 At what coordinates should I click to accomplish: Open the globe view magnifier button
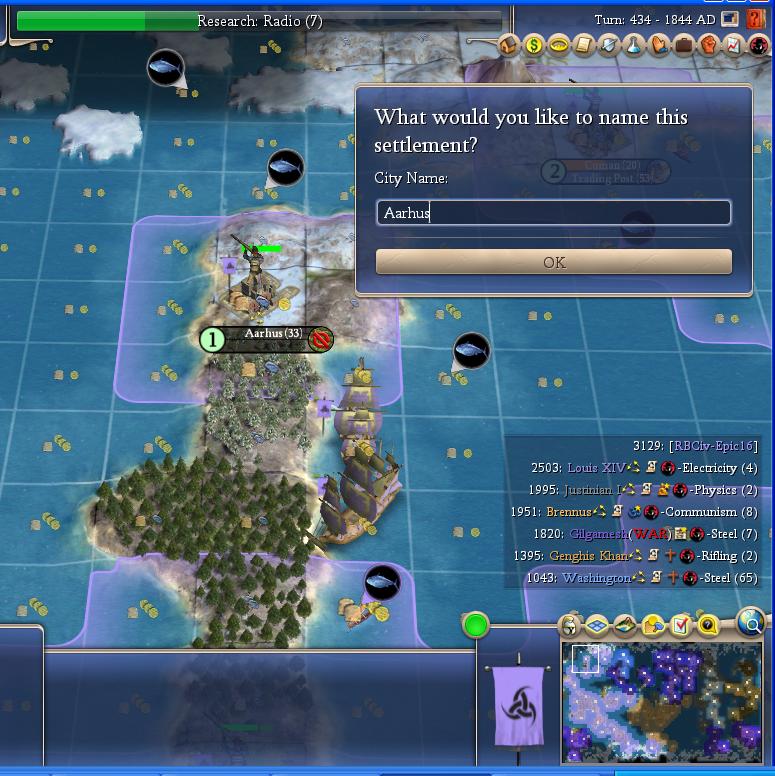coord(751,623)
